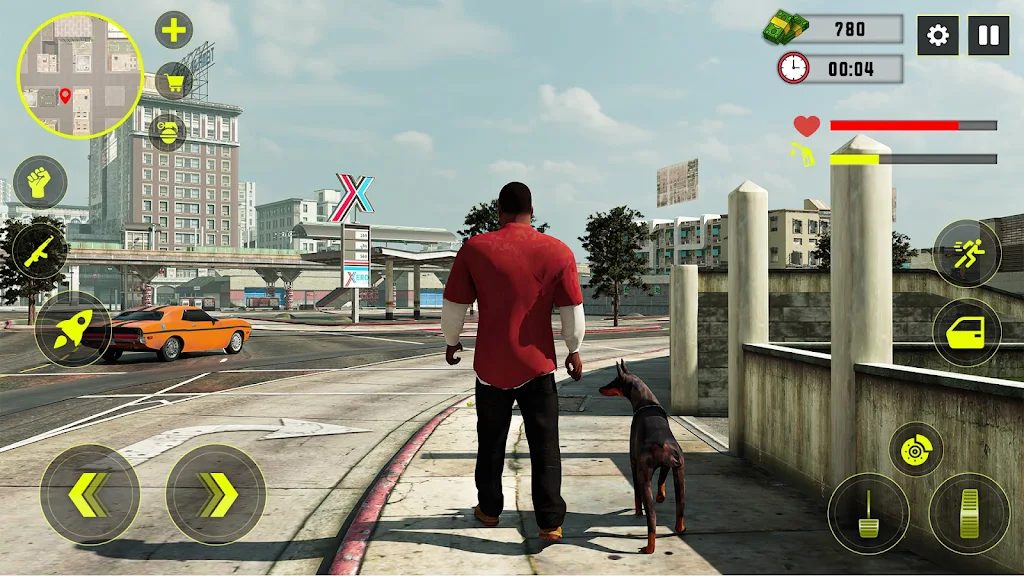Fire the rocket boost button
Viewport: 1024px width, 576px height.
click(x=73, y=329)
